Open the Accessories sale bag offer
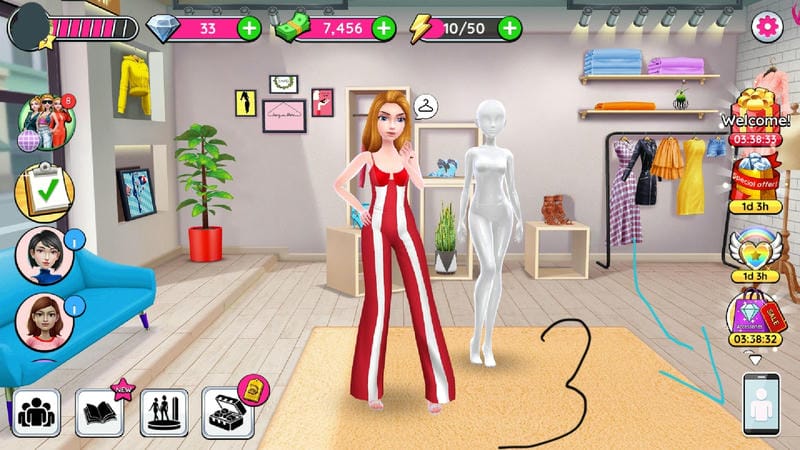Screen dimensions: 800x450 click(756, 315)
